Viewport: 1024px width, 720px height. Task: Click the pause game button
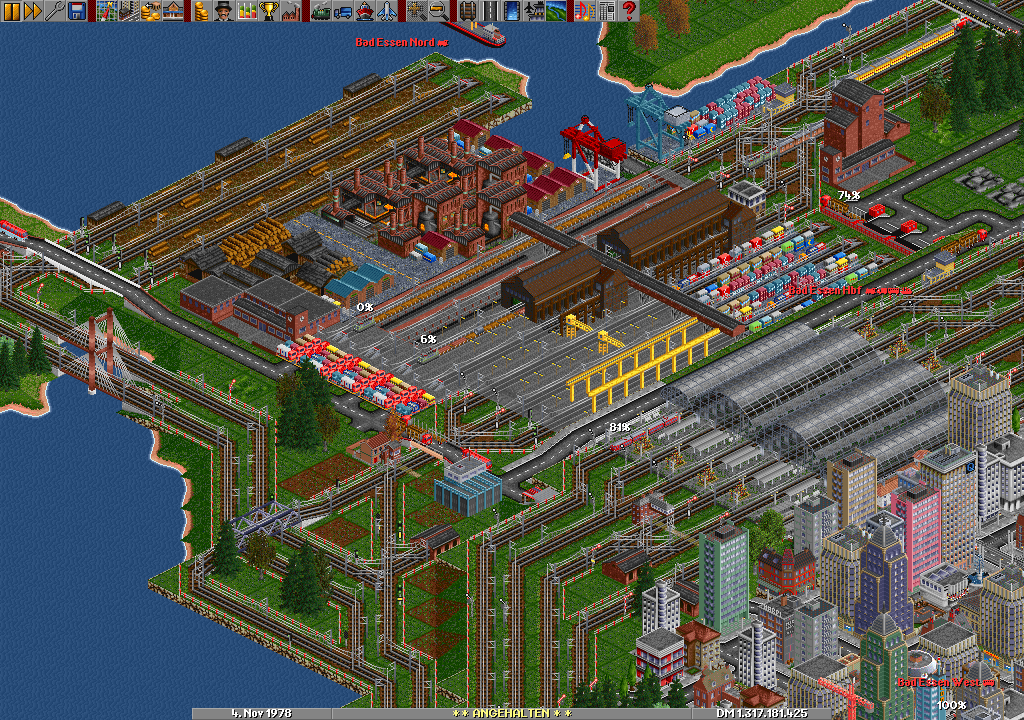pyautogui.click(x=11, y=11)
